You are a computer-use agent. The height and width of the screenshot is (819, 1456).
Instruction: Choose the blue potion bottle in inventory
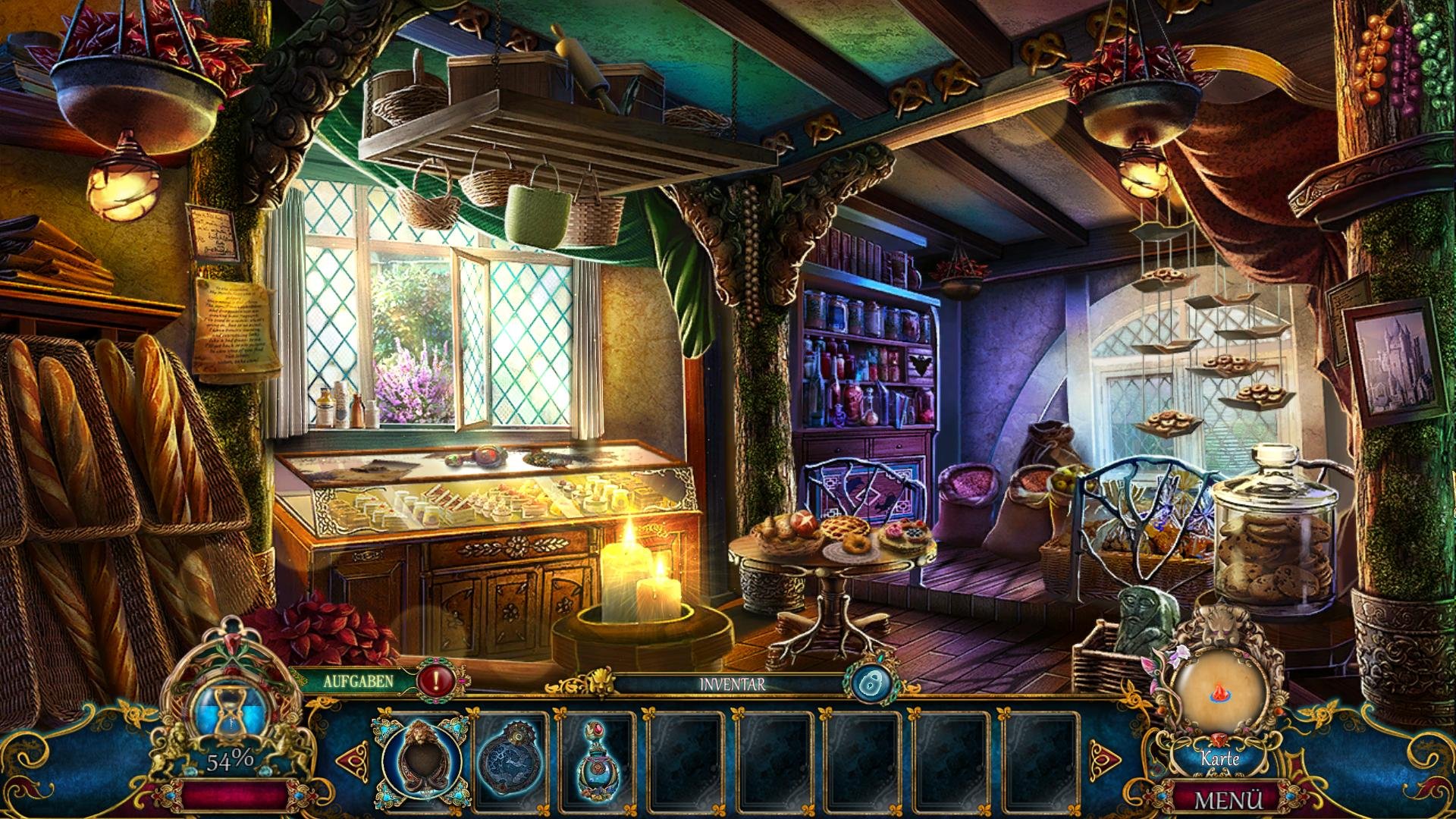point(596,760)
